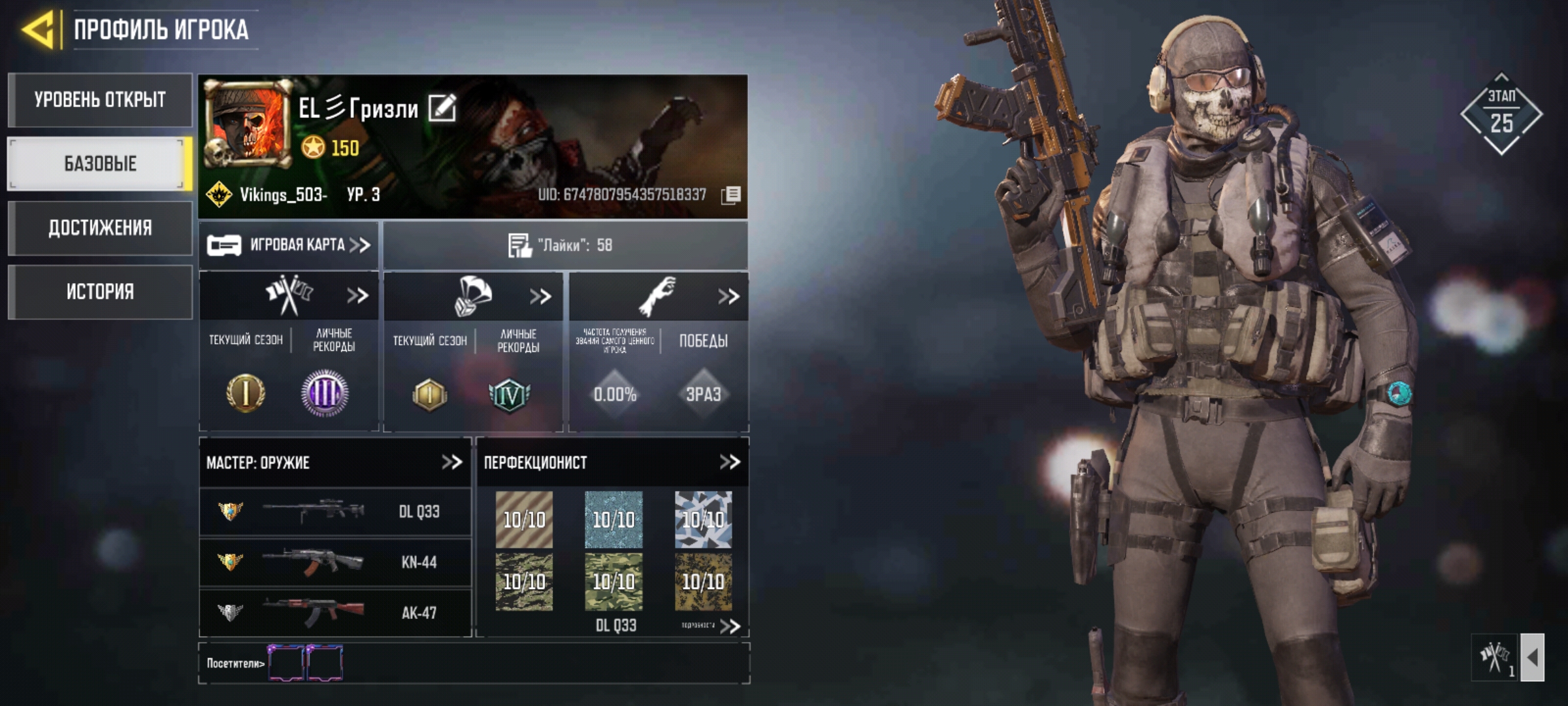
Task: Copy the UID with the copy icon
Action: coord(731,195)
